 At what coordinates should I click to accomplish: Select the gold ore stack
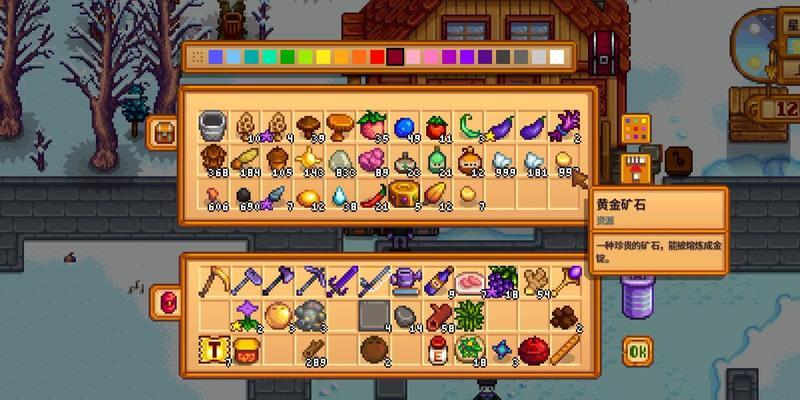coord(565,159)
